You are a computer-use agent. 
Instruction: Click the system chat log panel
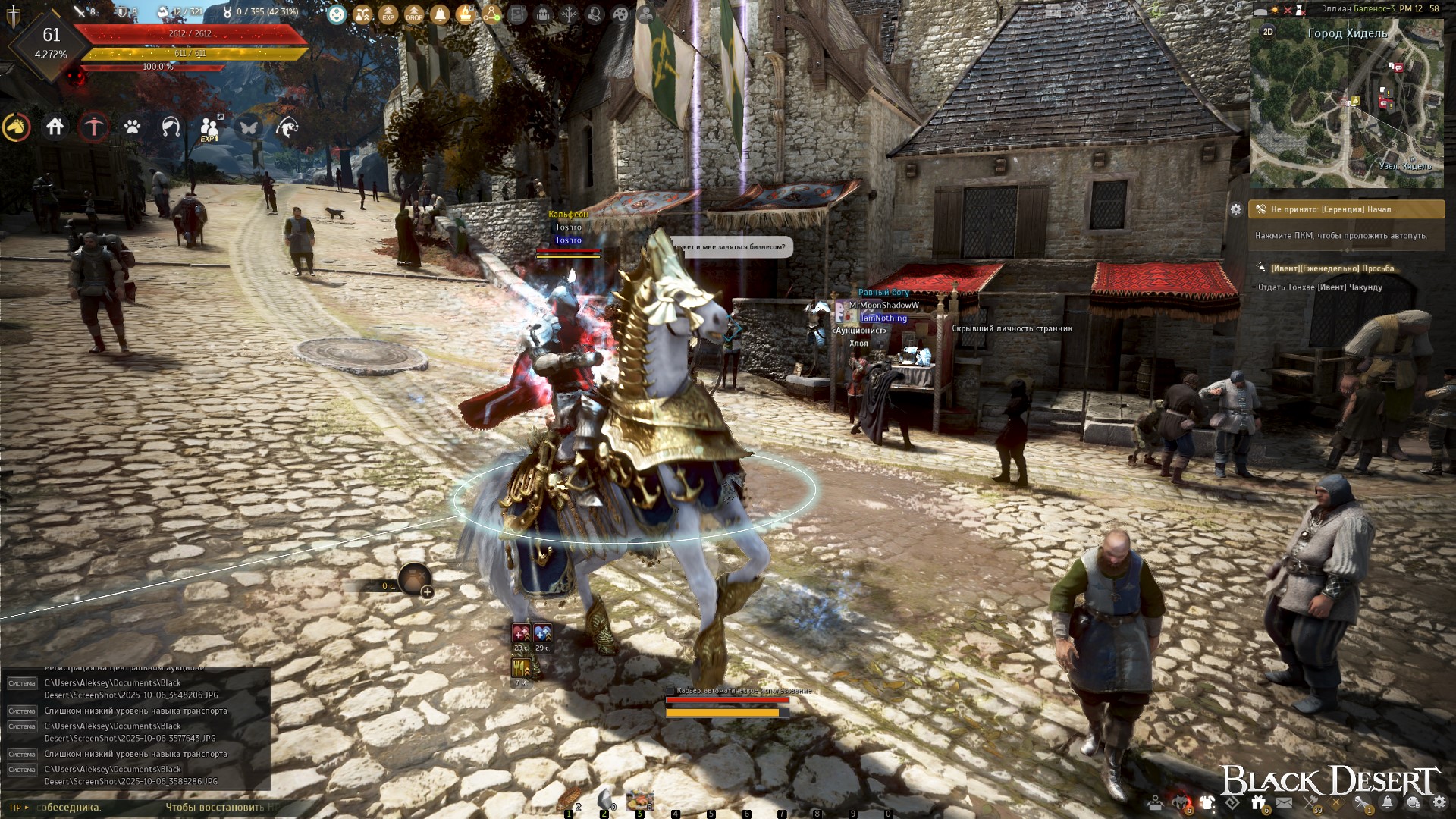pyautogui.click(x=136, y=728)
